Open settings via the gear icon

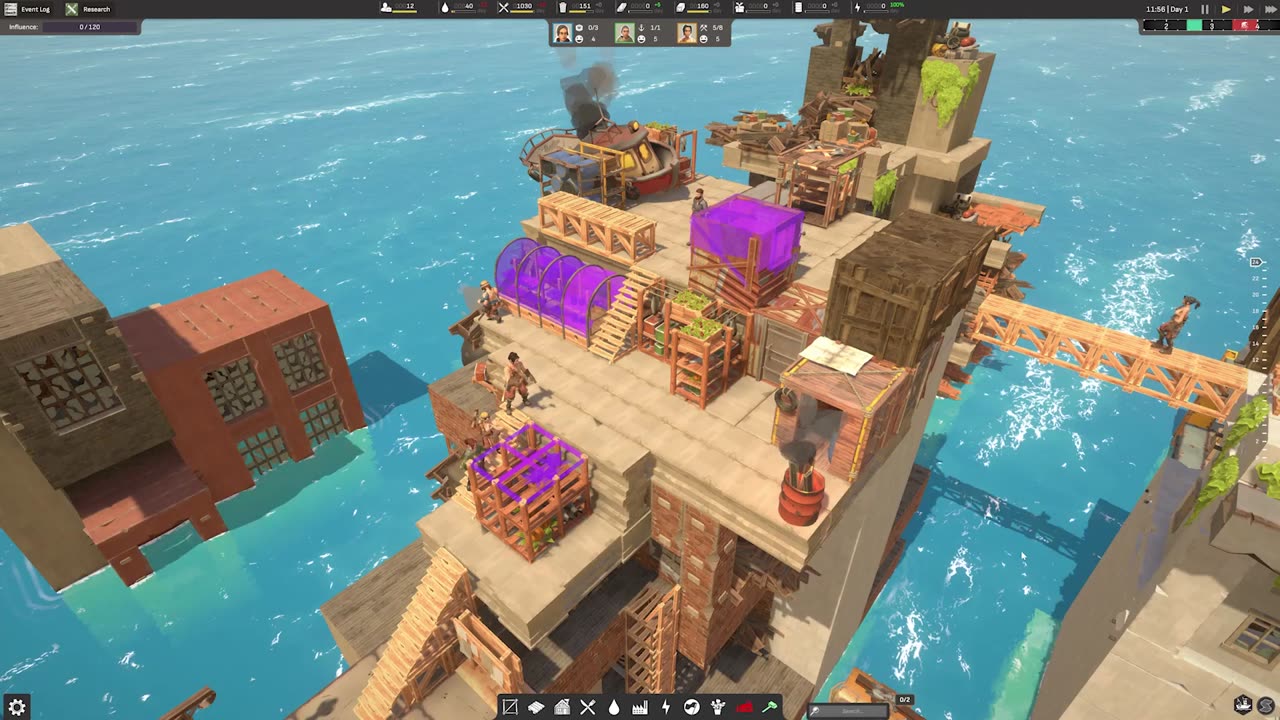[x=17, y=707]
